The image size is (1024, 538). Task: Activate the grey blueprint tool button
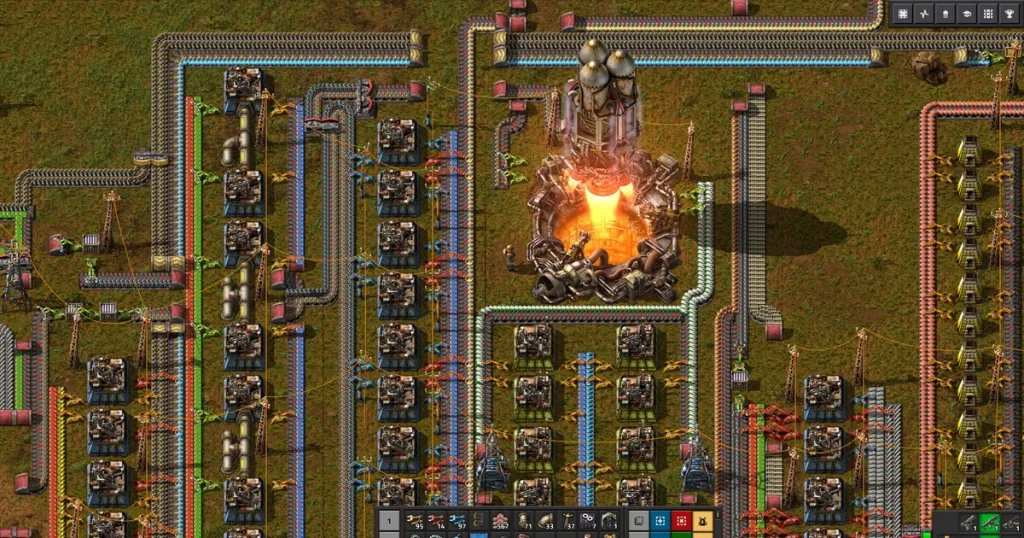(640, 521)
